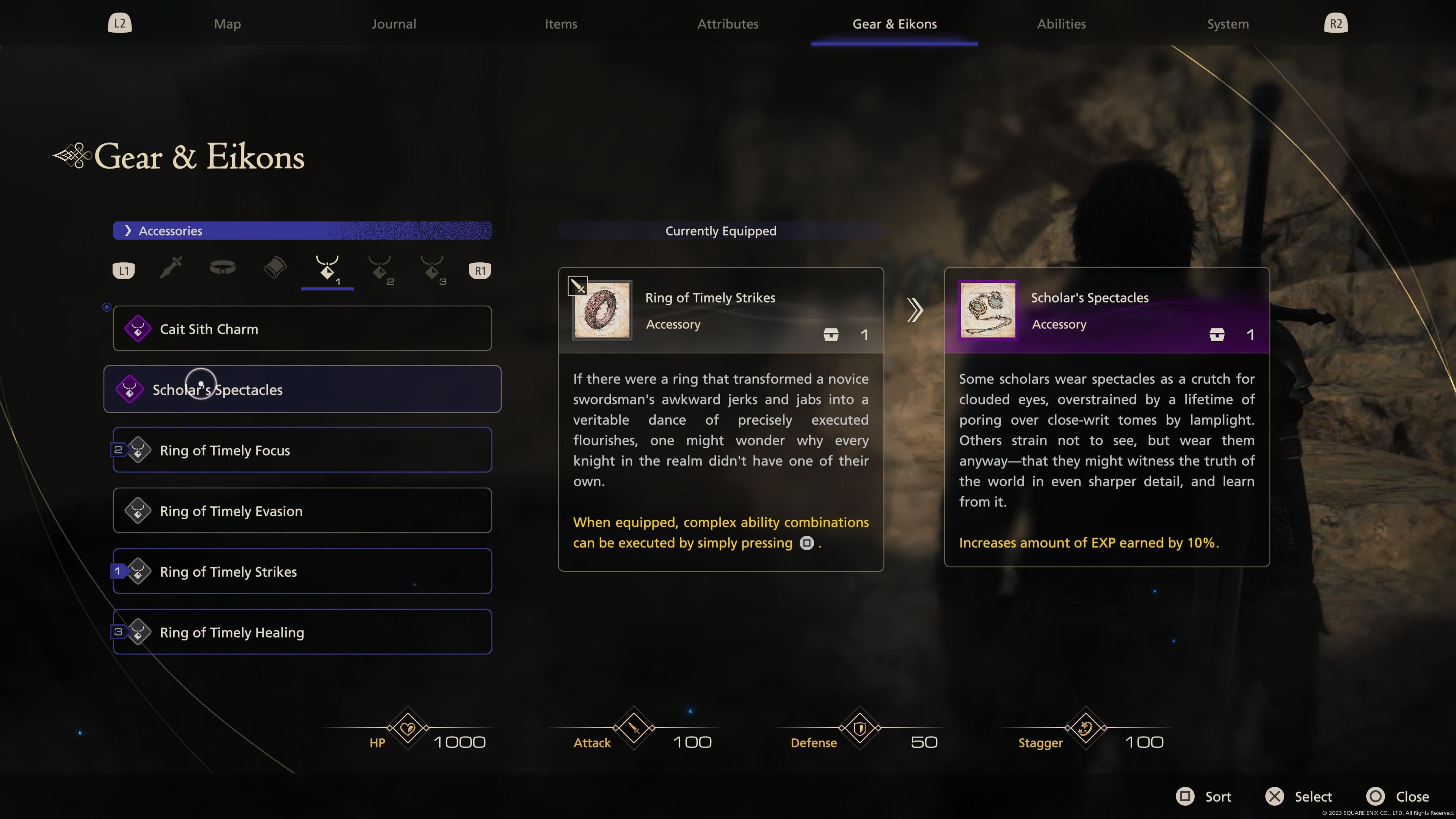Image resolution: width=1456 pixels, height=819 pixels.
Task: Click accessory slot 1's blue underline bar
Action: coord(327,289)
